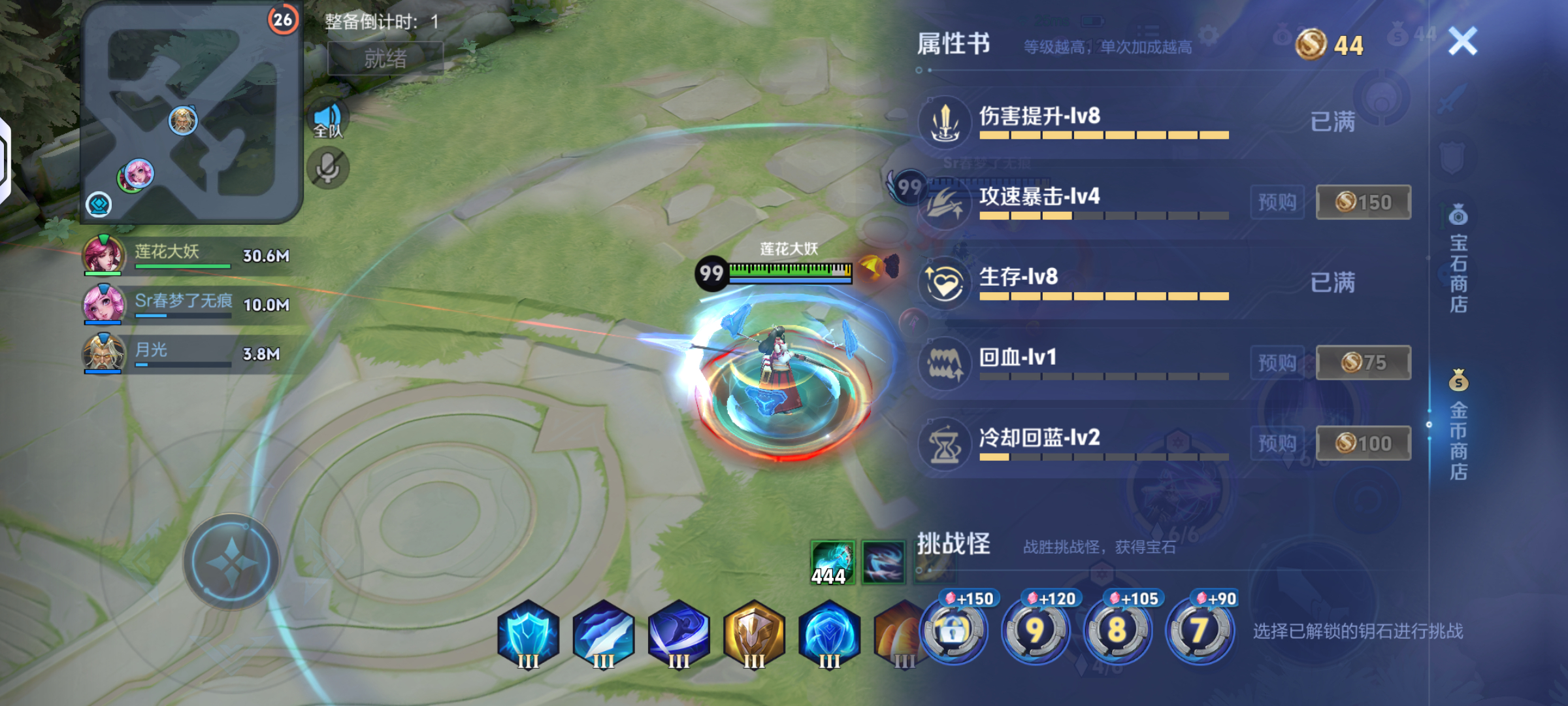Choose the level 8 challenge keystone
The height and width of the screenshot is (706, 1568).
(1117, 630)
